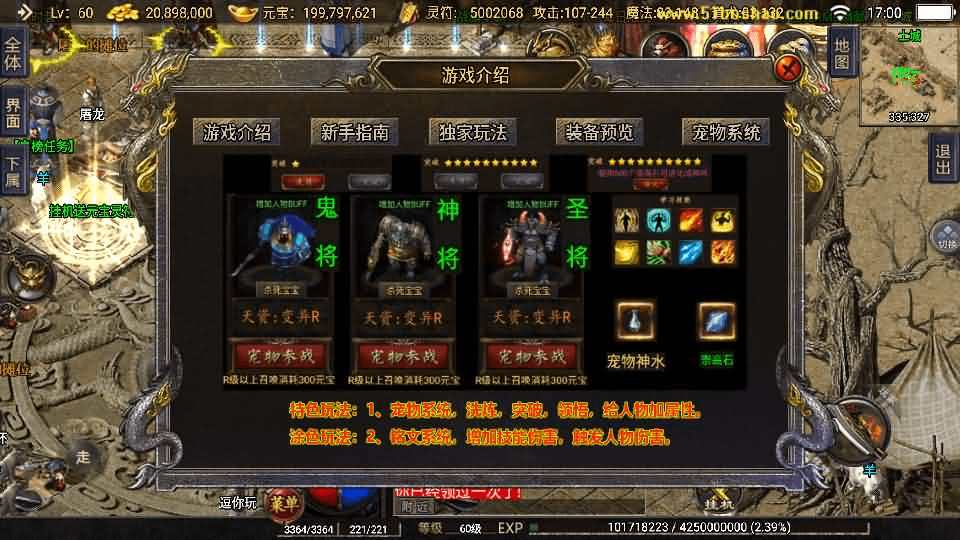Click 宠物参战 under the 圣将 pet
The height and width of the screenshot is (540, 960).
pyautogui.click(x=531, y=355)
